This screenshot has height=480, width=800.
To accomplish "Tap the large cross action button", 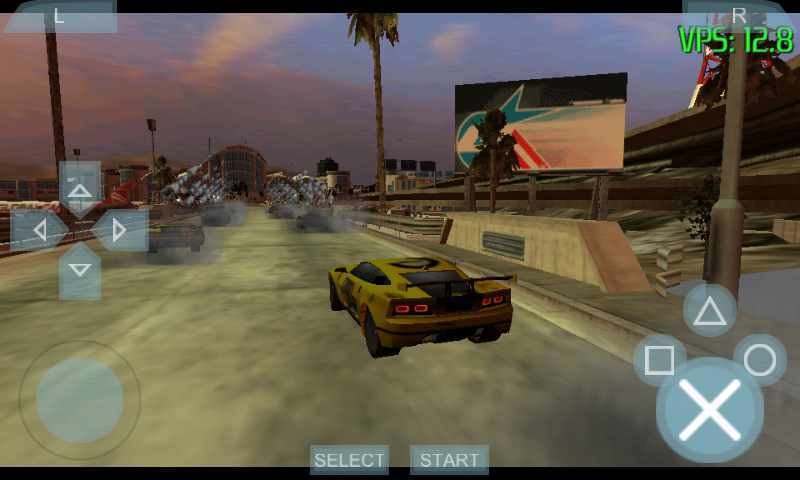I will [x=709, y=410].
